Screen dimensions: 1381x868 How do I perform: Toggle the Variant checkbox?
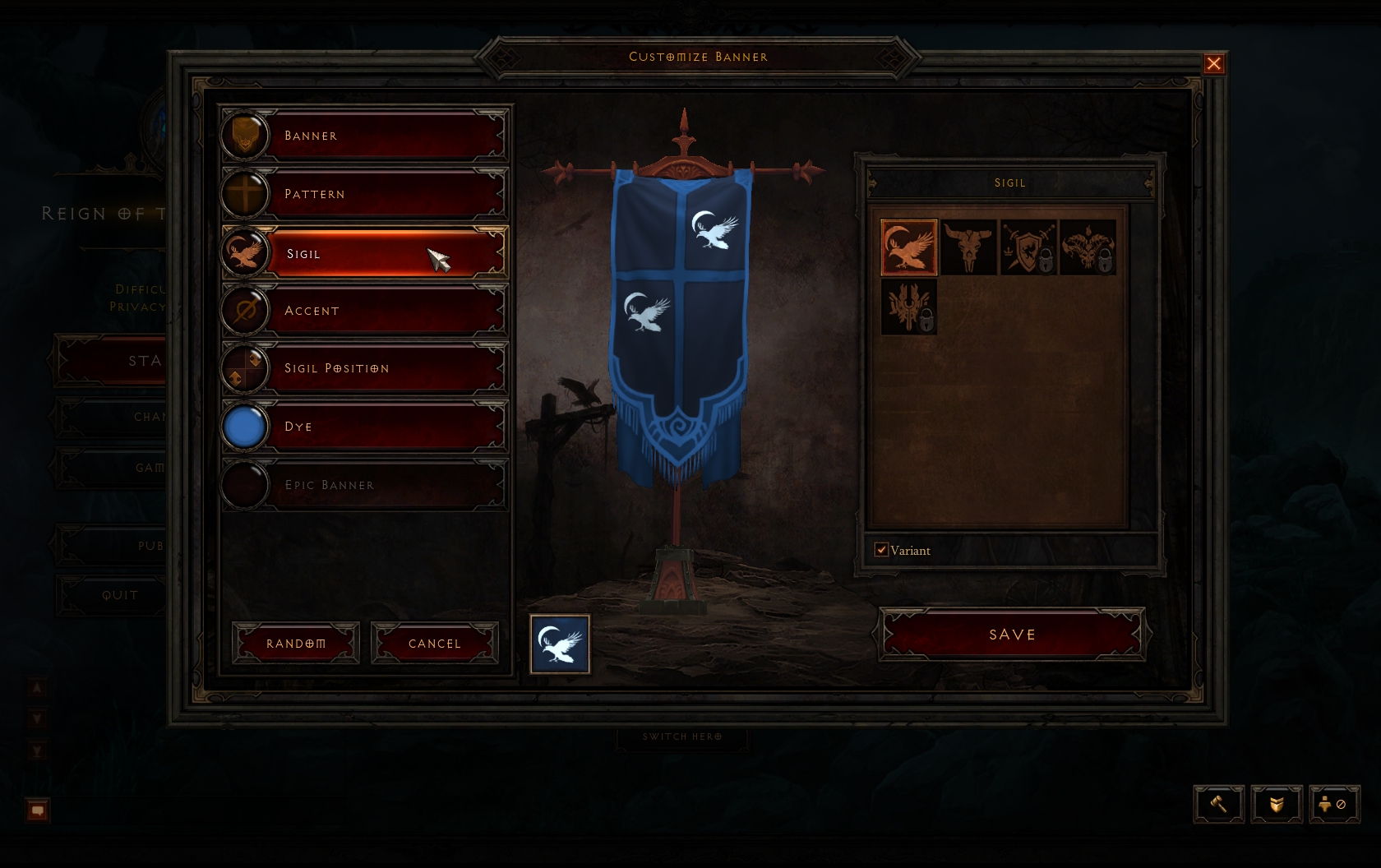[x=882, y=550]
